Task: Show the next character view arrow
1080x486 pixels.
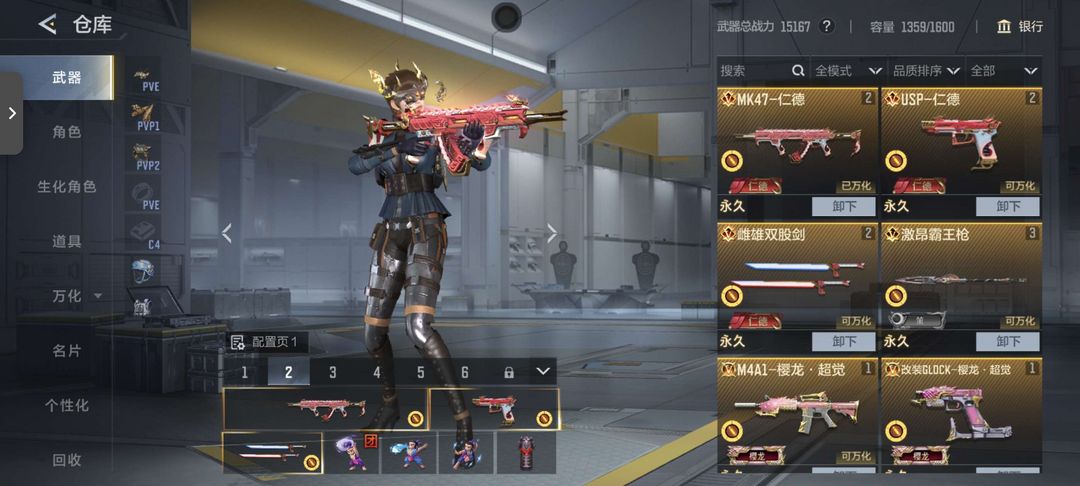Action: point(551,233)
